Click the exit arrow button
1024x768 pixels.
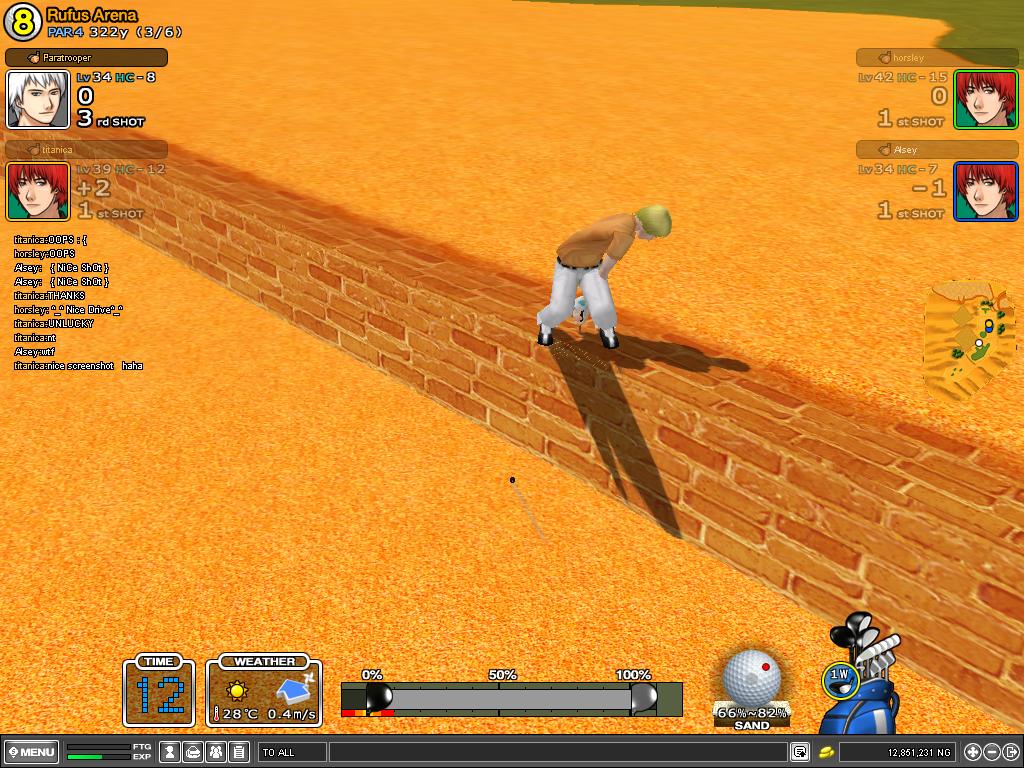tap(1010, 752)
